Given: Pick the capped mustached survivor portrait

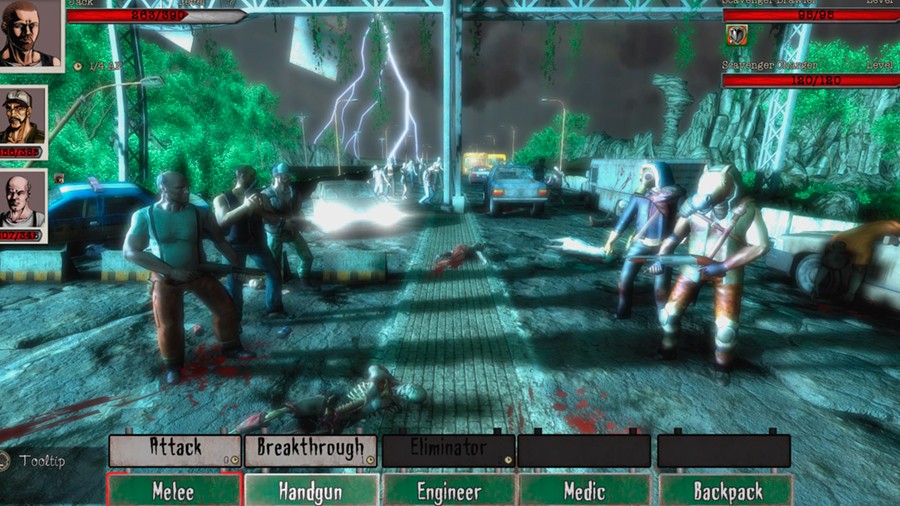Looking at the screenshot, I should (22, 117).
